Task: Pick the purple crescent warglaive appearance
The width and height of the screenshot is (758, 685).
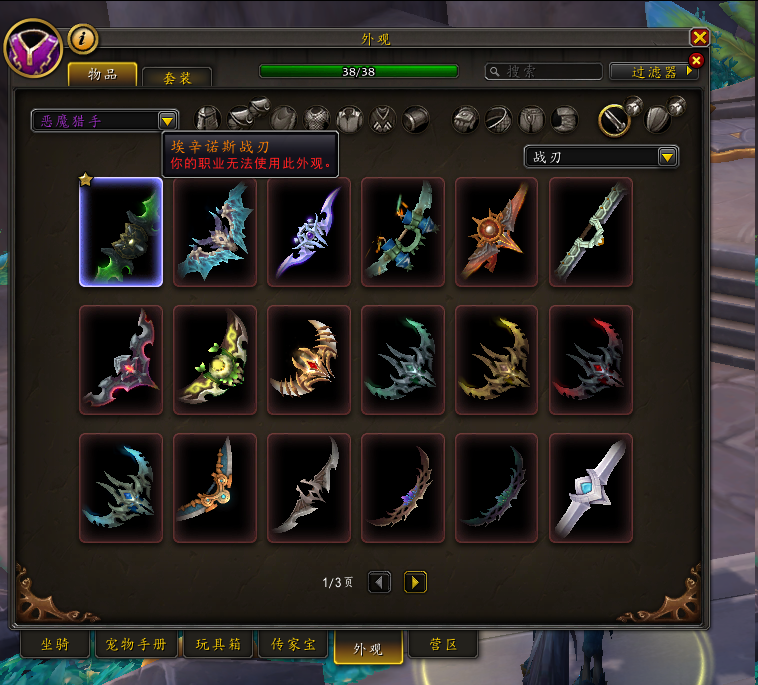Action: click(x=309, y=232)
